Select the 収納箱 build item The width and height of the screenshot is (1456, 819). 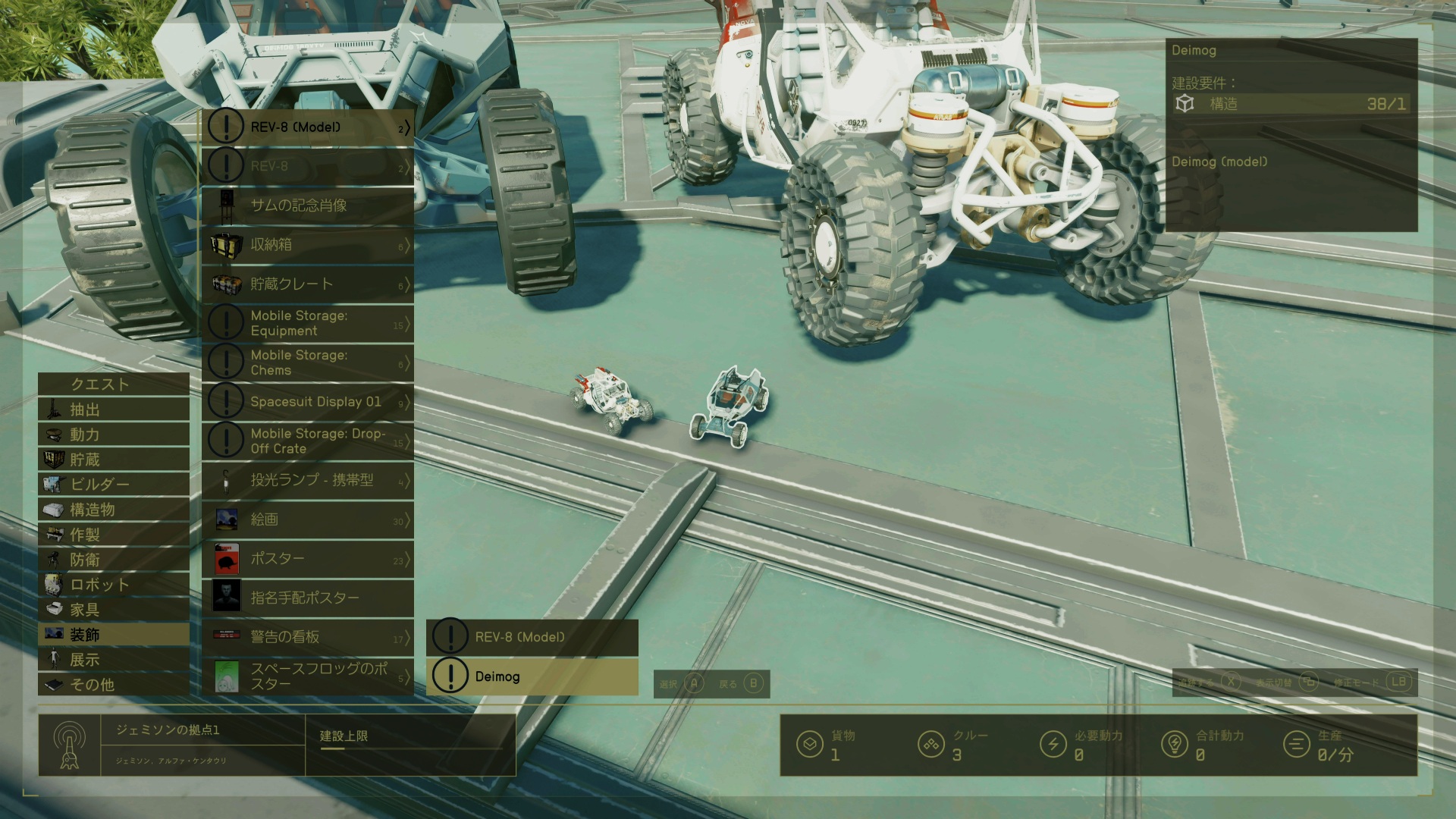[308, 245]
